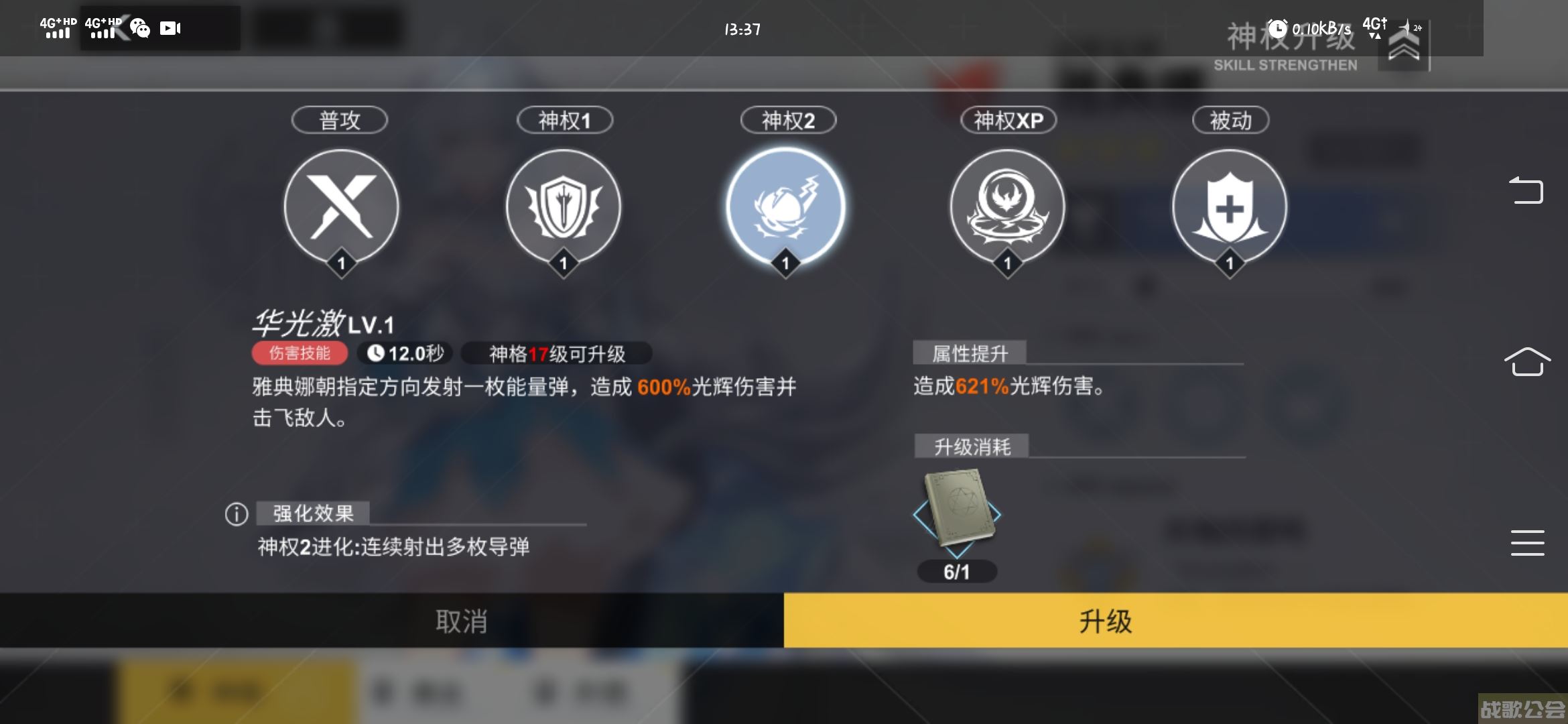1568x724 pixels.
Task: Click the 神格17级可升级 level requirement badge
Action: (551, 354)
